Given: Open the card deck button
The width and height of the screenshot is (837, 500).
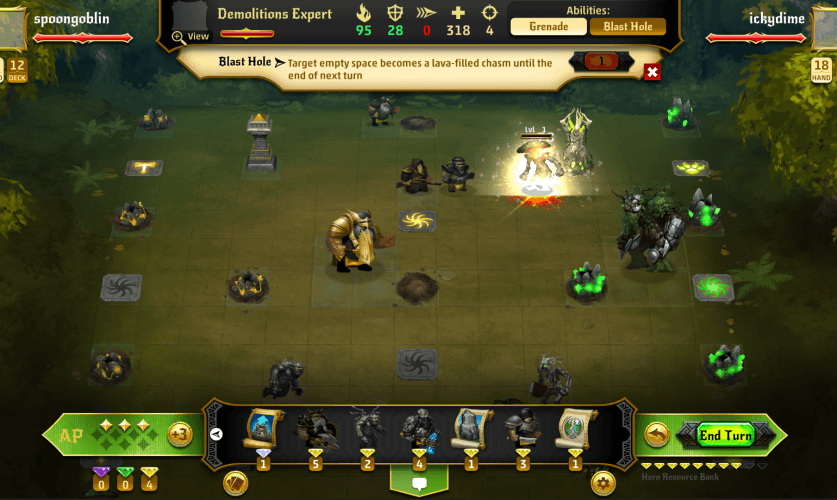Looking at the screenshot, I should tap(237, 483).
